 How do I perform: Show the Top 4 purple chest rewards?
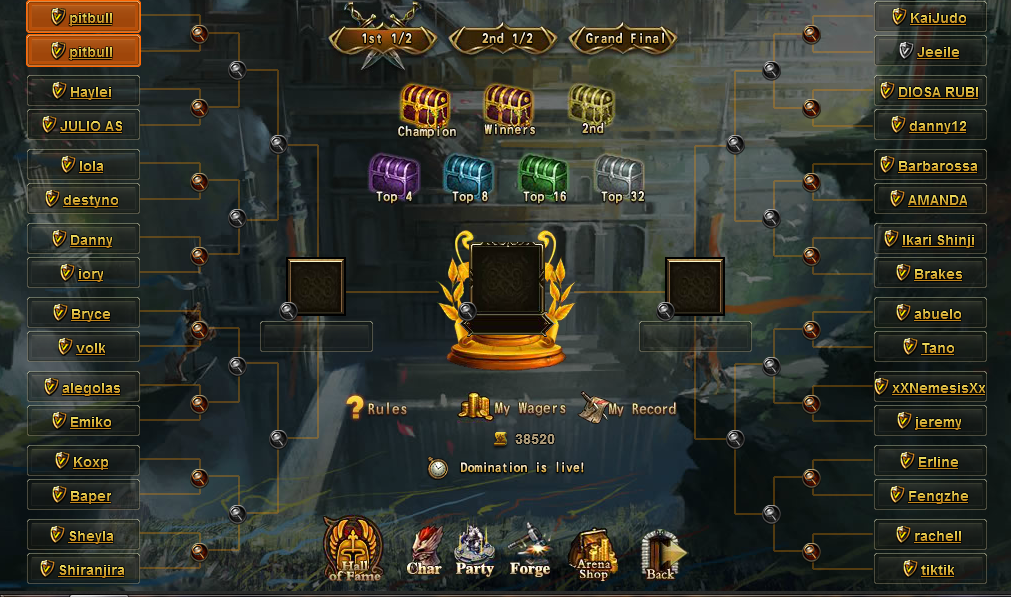(x=394, y=177)
